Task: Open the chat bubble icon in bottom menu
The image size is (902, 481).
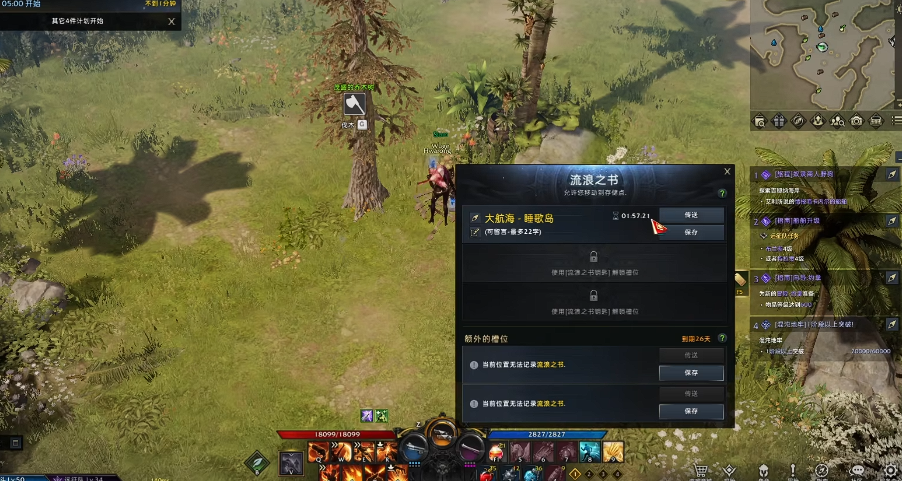Action: (x=858, y=470)
